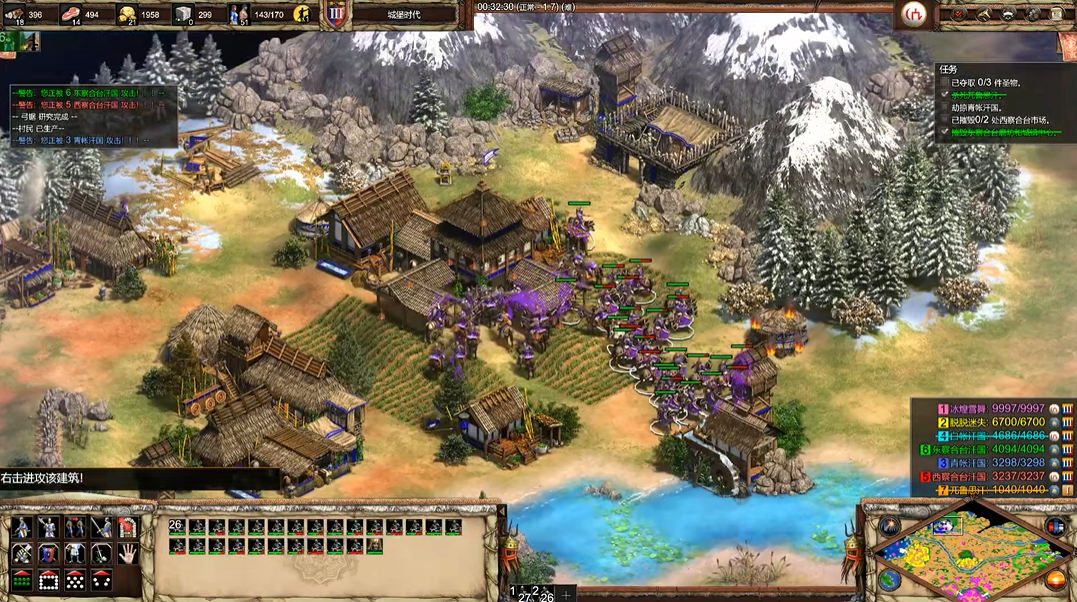The height and width of the screenshot is (602, 1077).
Task: Activate the split flank formation
Action: (x=101, y=580)
